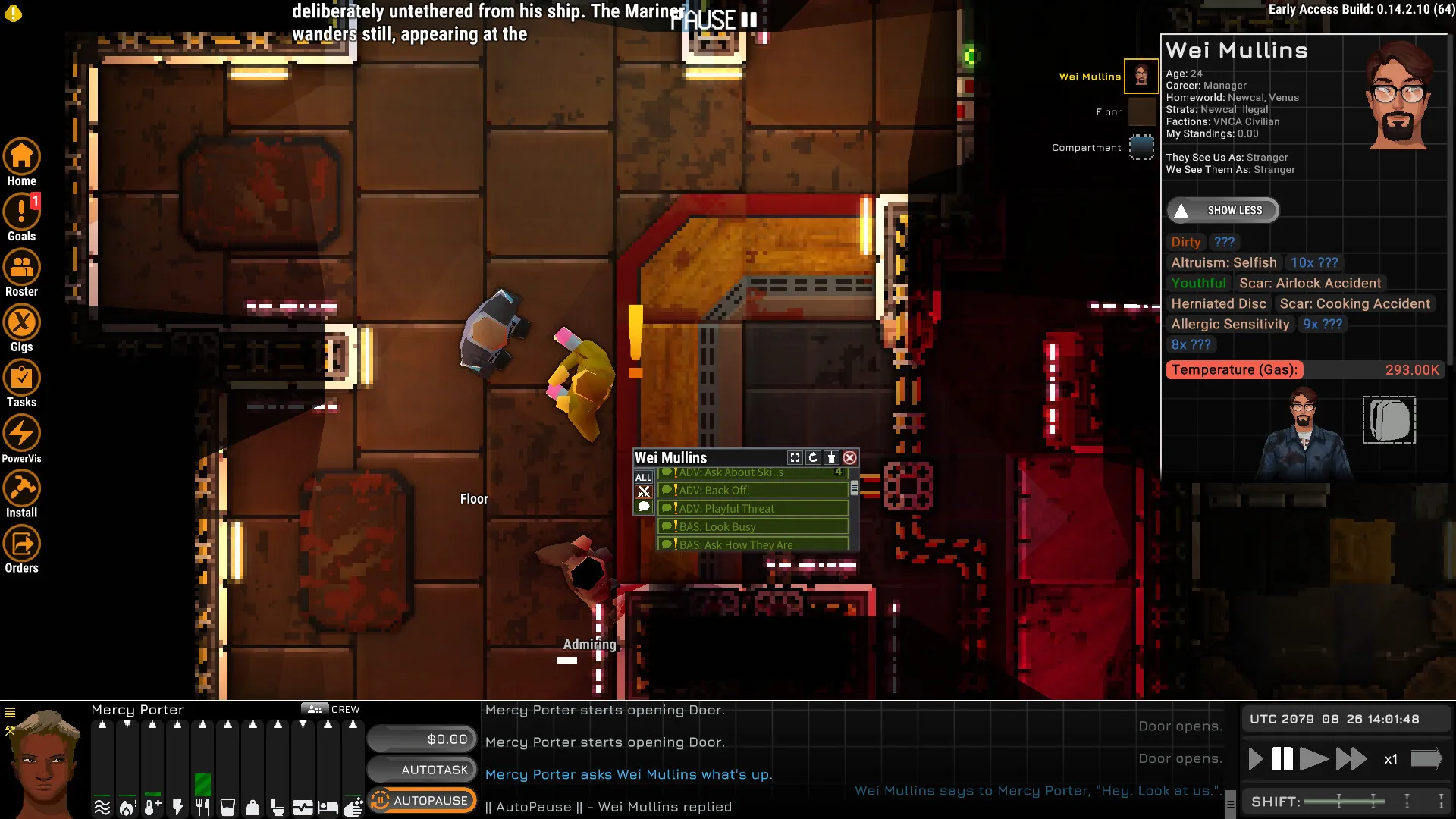Close the Wei Mullins interaction menu
The width and height of the screenshot is (1456, 819).
click(850, 458)
